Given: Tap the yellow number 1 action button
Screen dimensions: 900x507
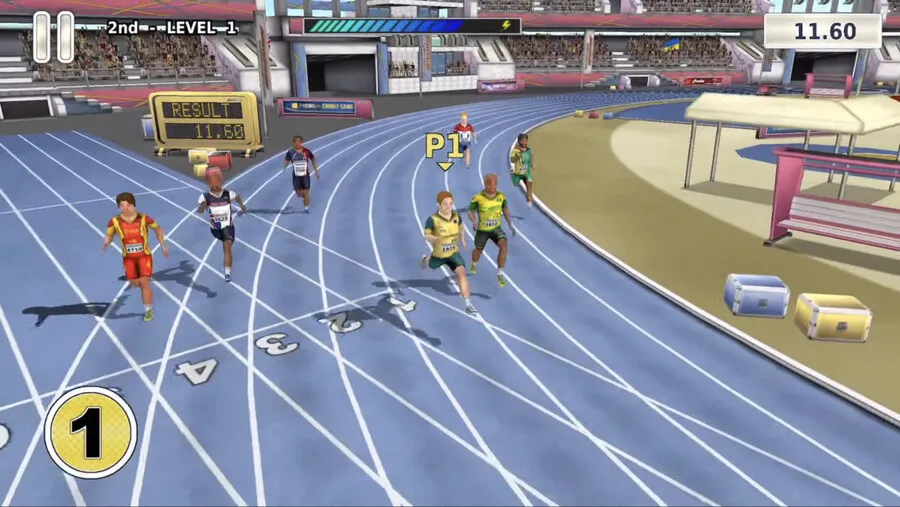Looking at the screenshot, I should pyautogui.click(x=91, y=432).
